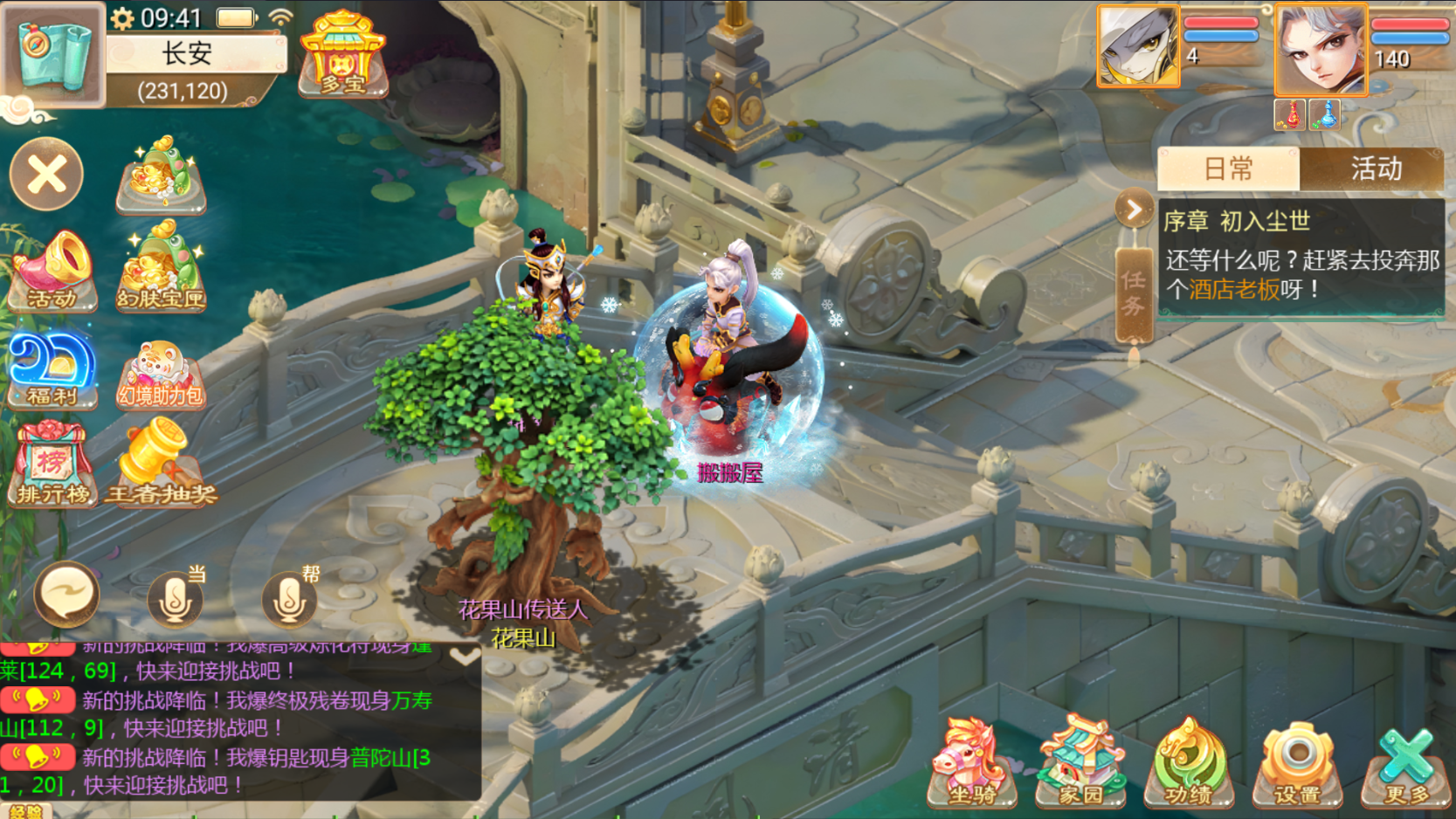The image size is (1456, 819).
Task: Close the 更多 bottom menu
Action: pos(1406,764)
